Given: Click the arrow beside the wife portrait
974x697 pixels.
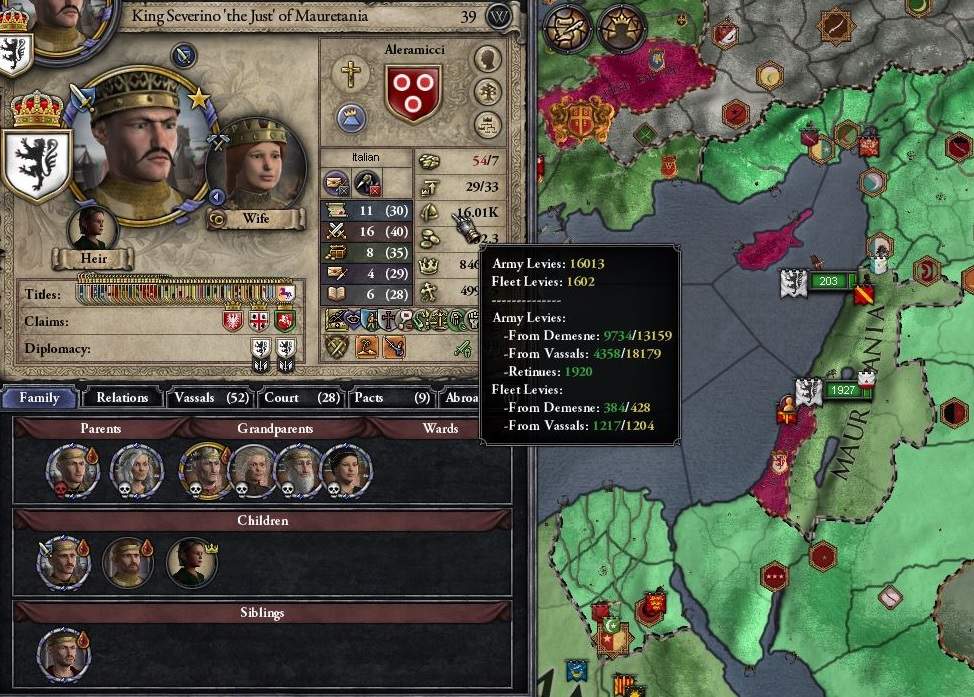Looking at the screenshot, I should click(216, 196).
